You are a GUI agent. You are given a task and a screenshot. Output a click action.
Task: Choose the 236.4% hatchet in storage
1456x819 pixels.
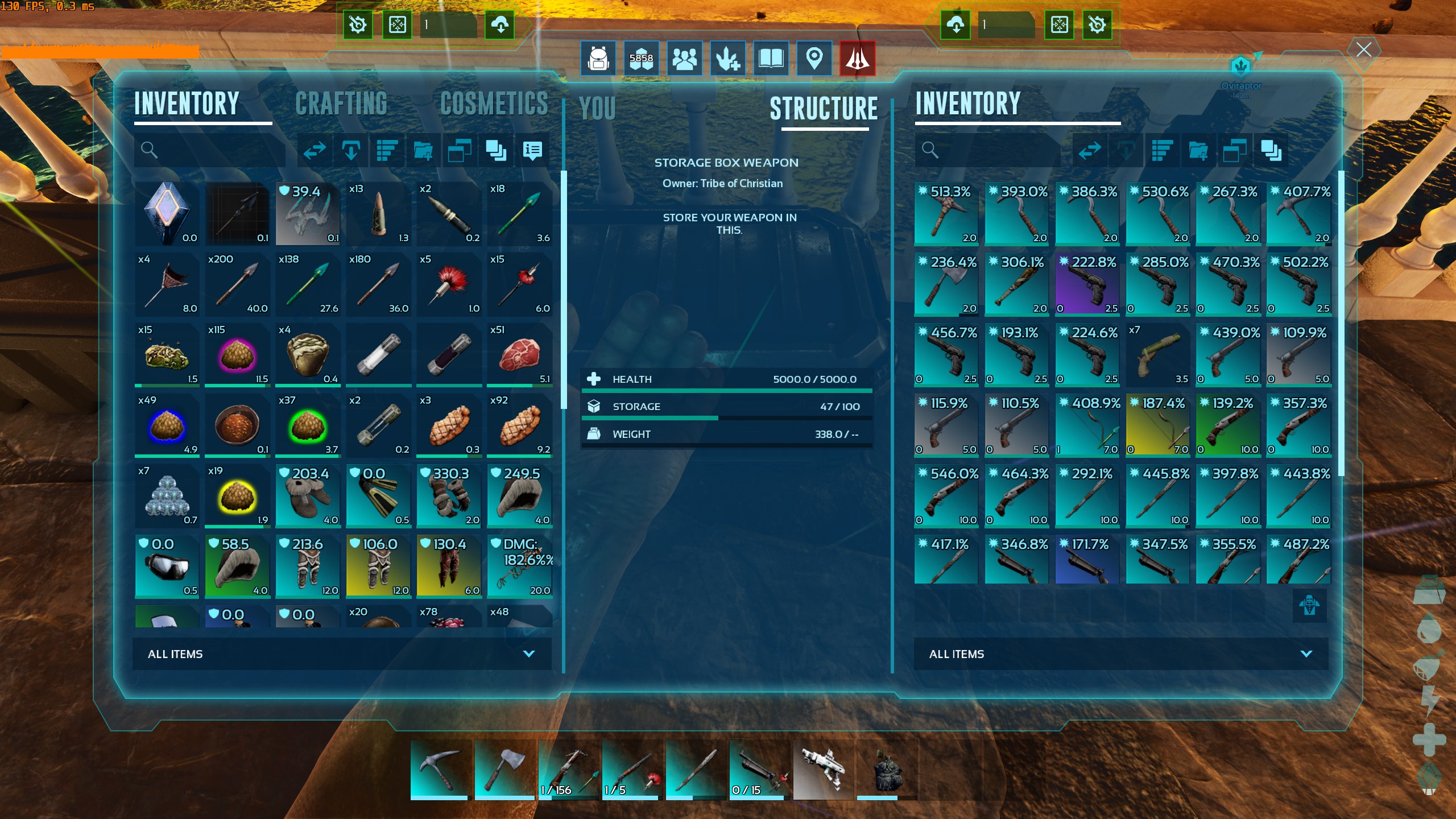tap(946, 284)
